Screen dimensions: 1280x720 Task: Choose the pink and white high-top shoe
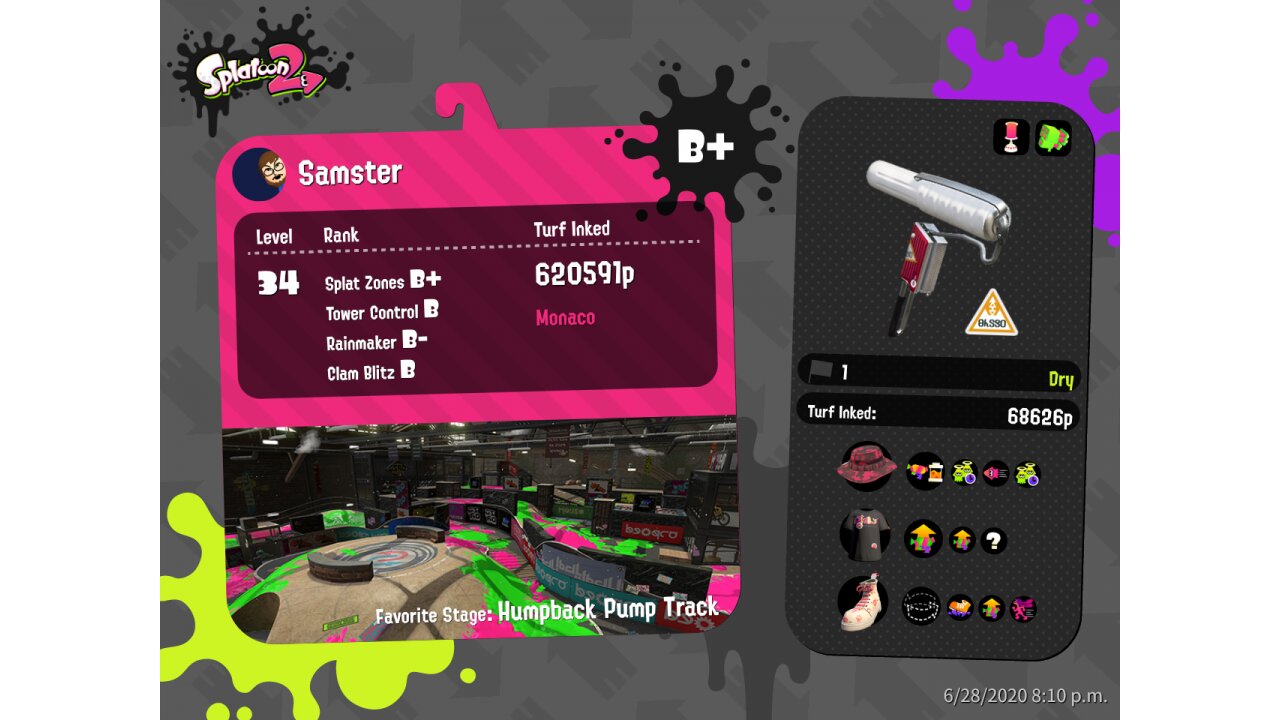(x=863, y=605)
